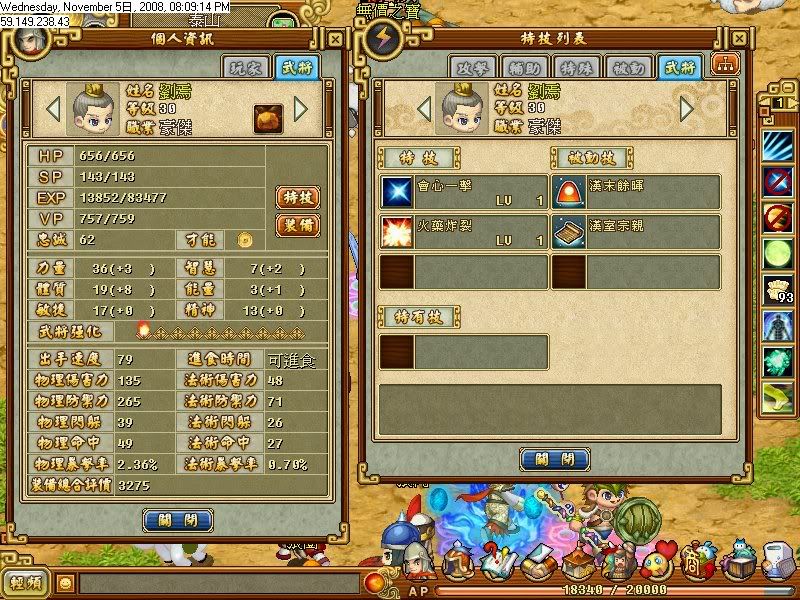Select the 火藥炸裂 skill icon
This screenshot has width=800, height=600.
[x=396, y=231]
